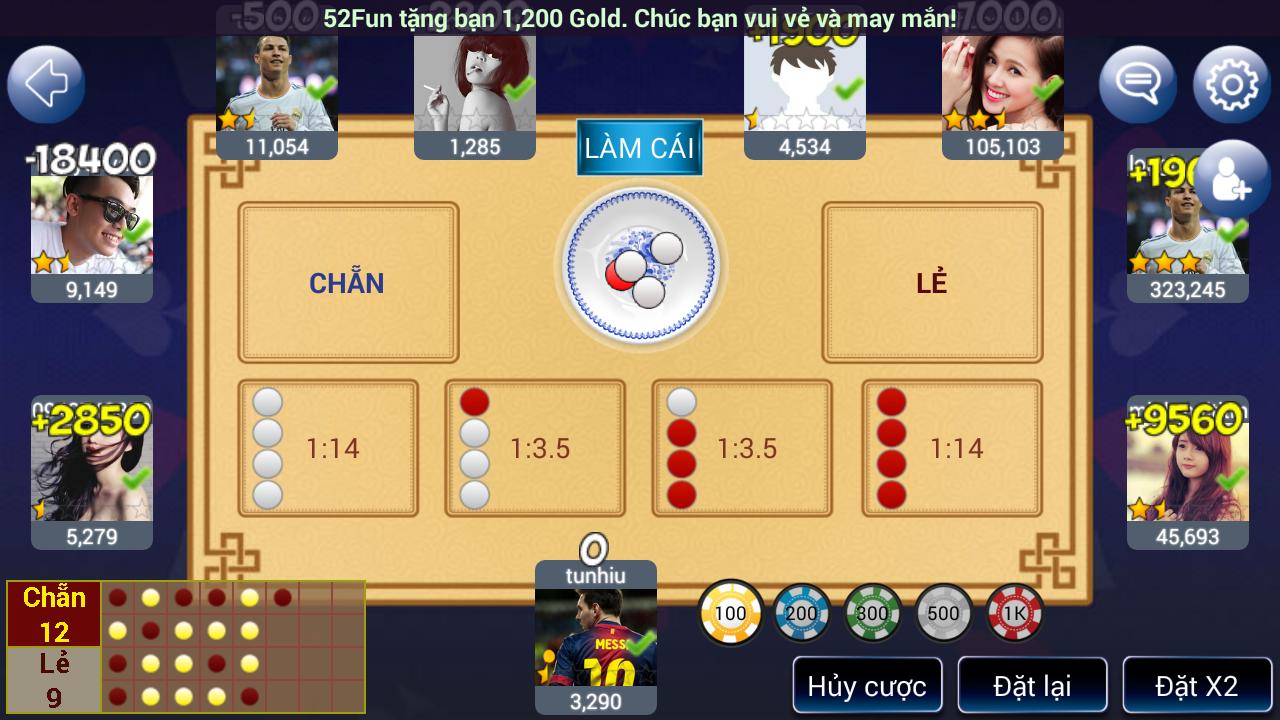Select the 300 gold betting chip
The width and height of the screenshot is (1280, 720).
coord(872,612)
